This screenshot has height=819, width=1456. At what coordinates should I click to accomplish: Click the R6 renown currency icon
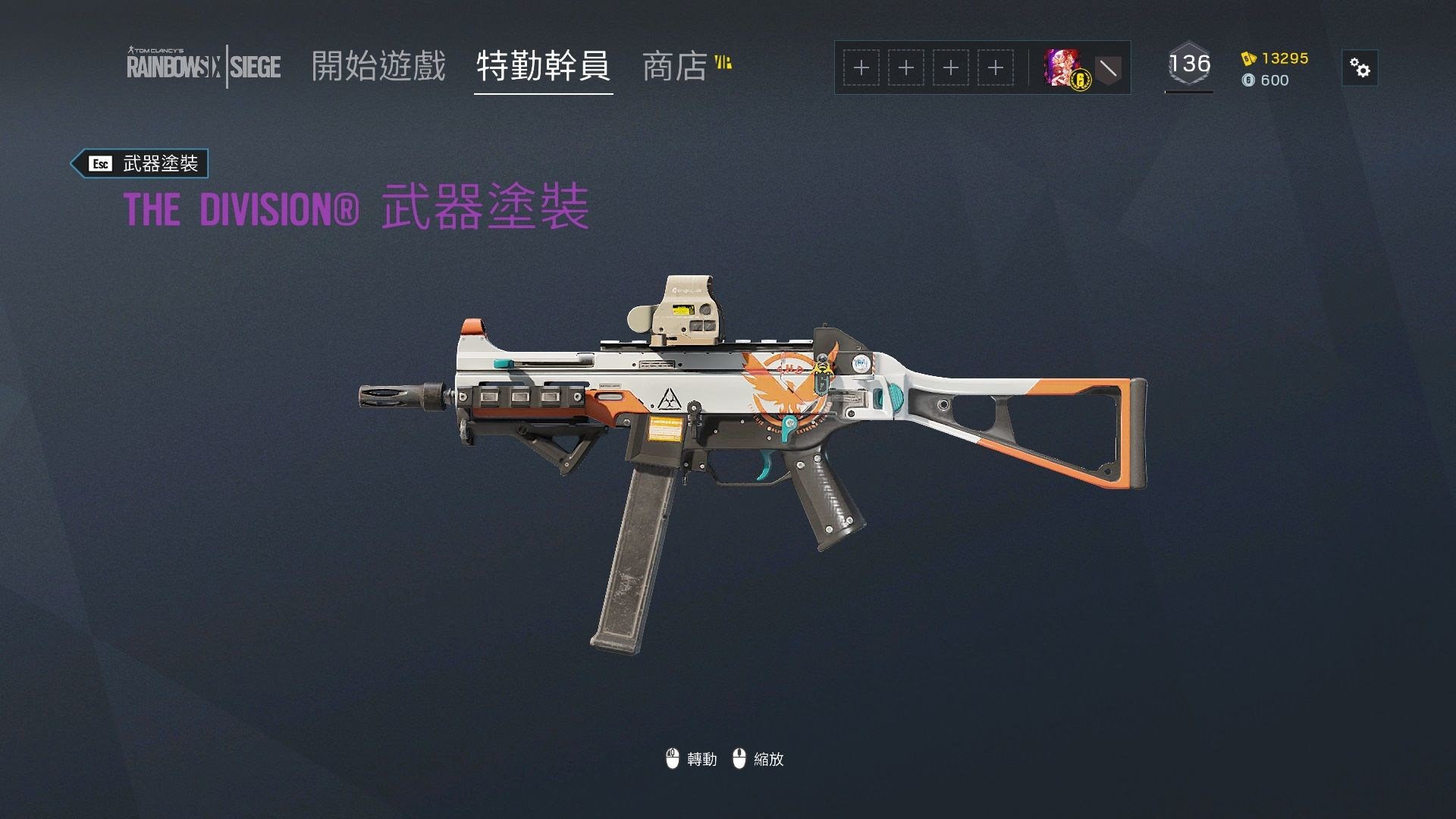pos(1250,57)
